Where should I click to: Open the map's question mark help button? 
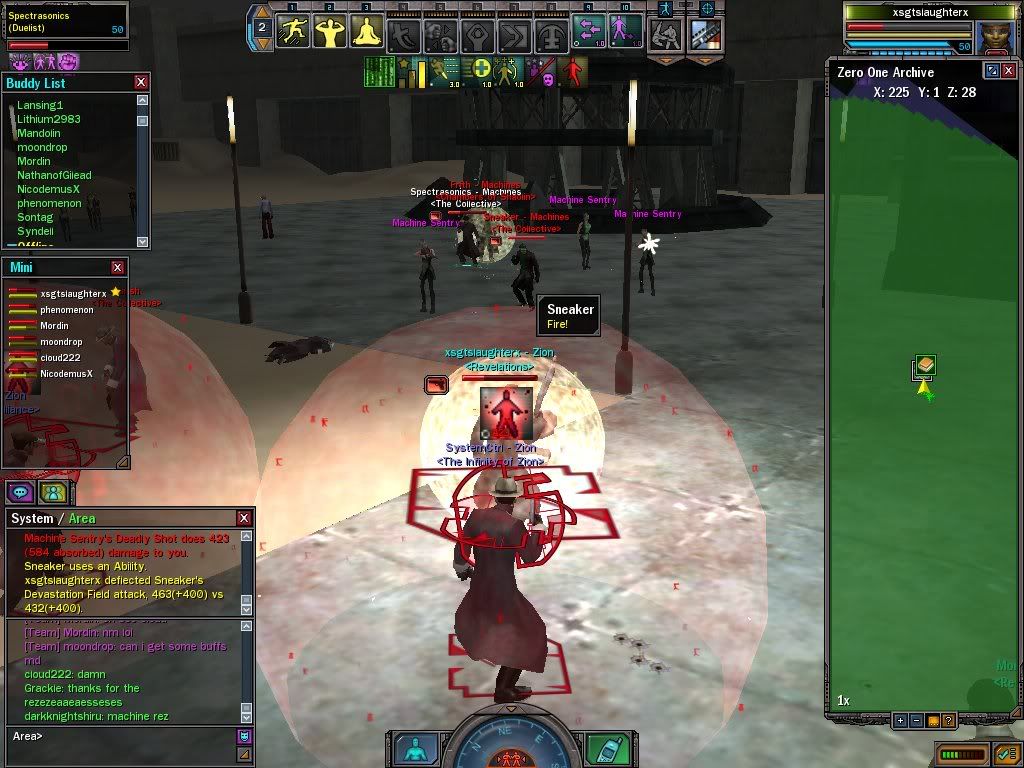[x=947, y=720]
